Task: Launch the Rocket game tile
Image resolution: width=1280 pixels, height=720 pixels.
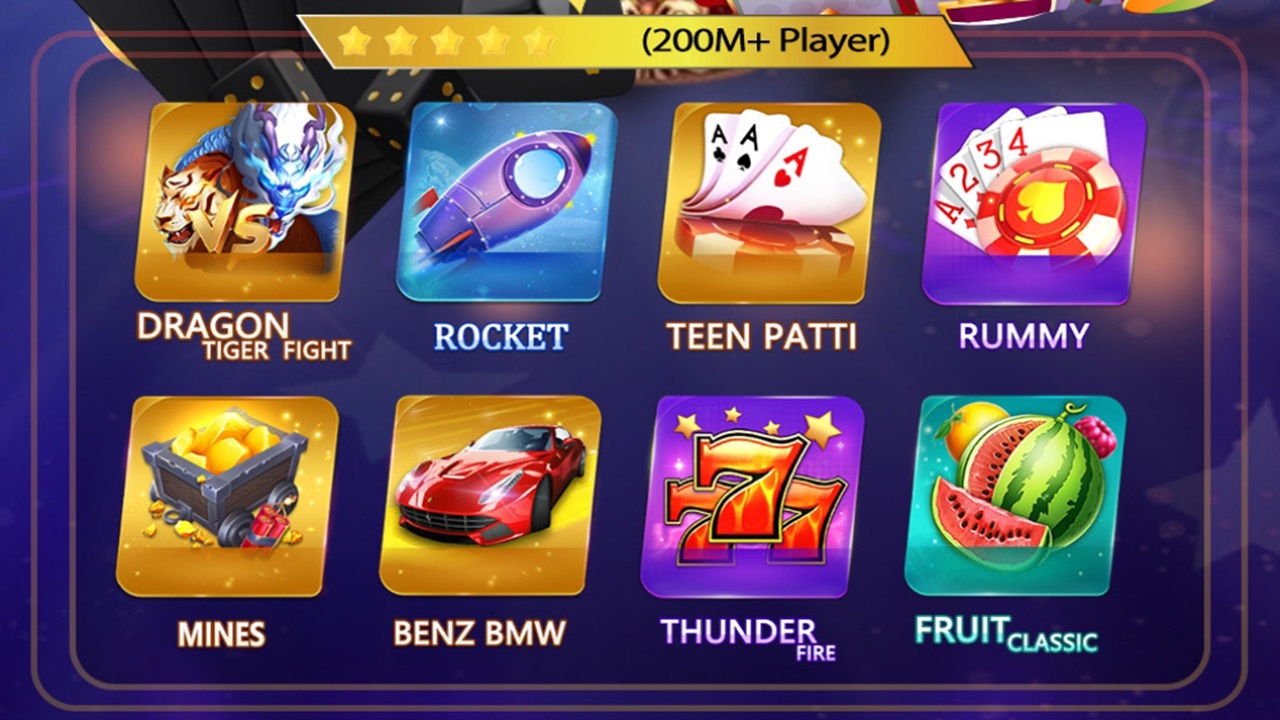Action: tap(507, 202)
